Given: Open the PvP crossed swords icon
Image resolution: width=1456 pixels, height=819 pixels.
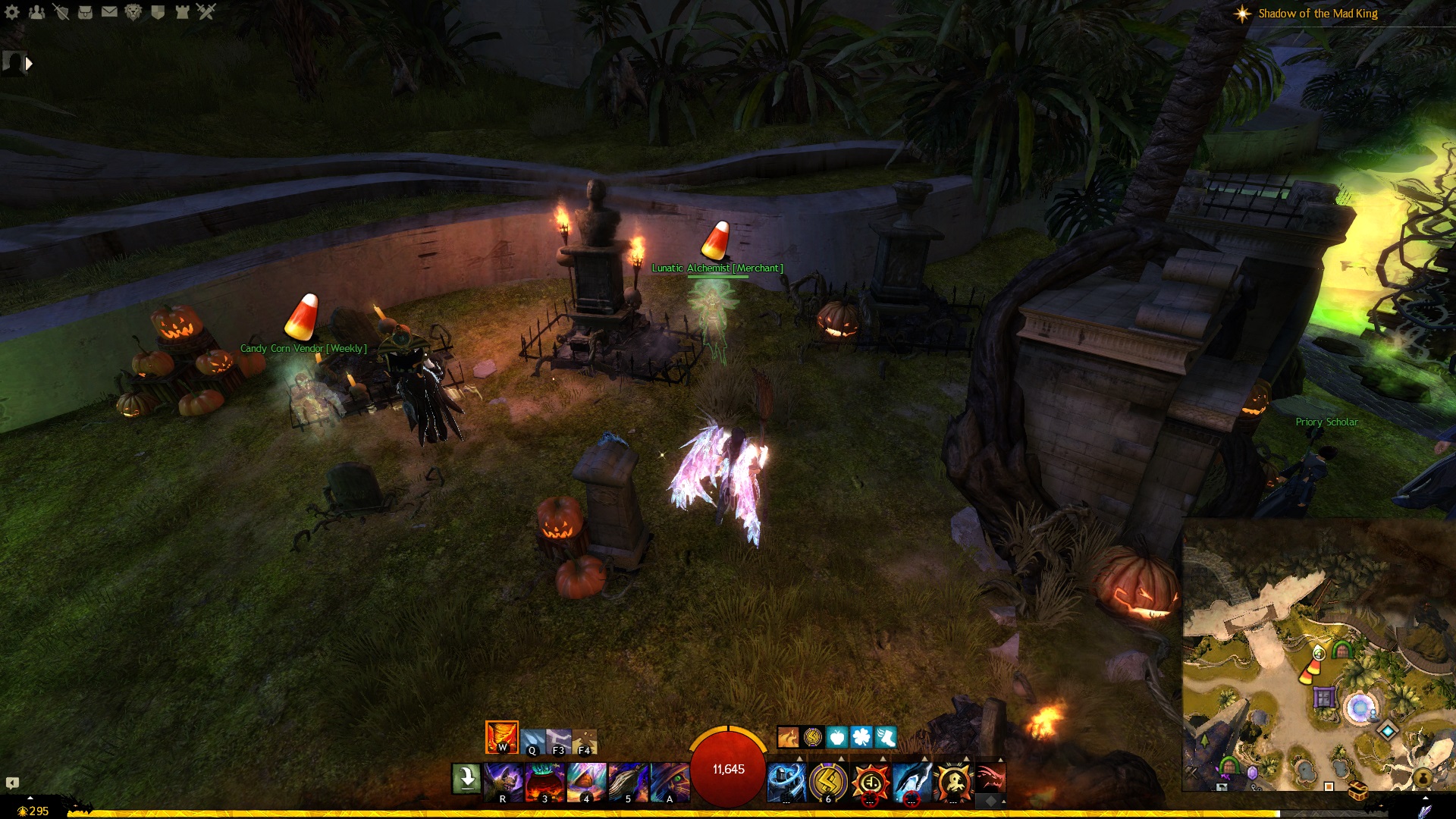Looking at the screenshot, I should point(206,11).
